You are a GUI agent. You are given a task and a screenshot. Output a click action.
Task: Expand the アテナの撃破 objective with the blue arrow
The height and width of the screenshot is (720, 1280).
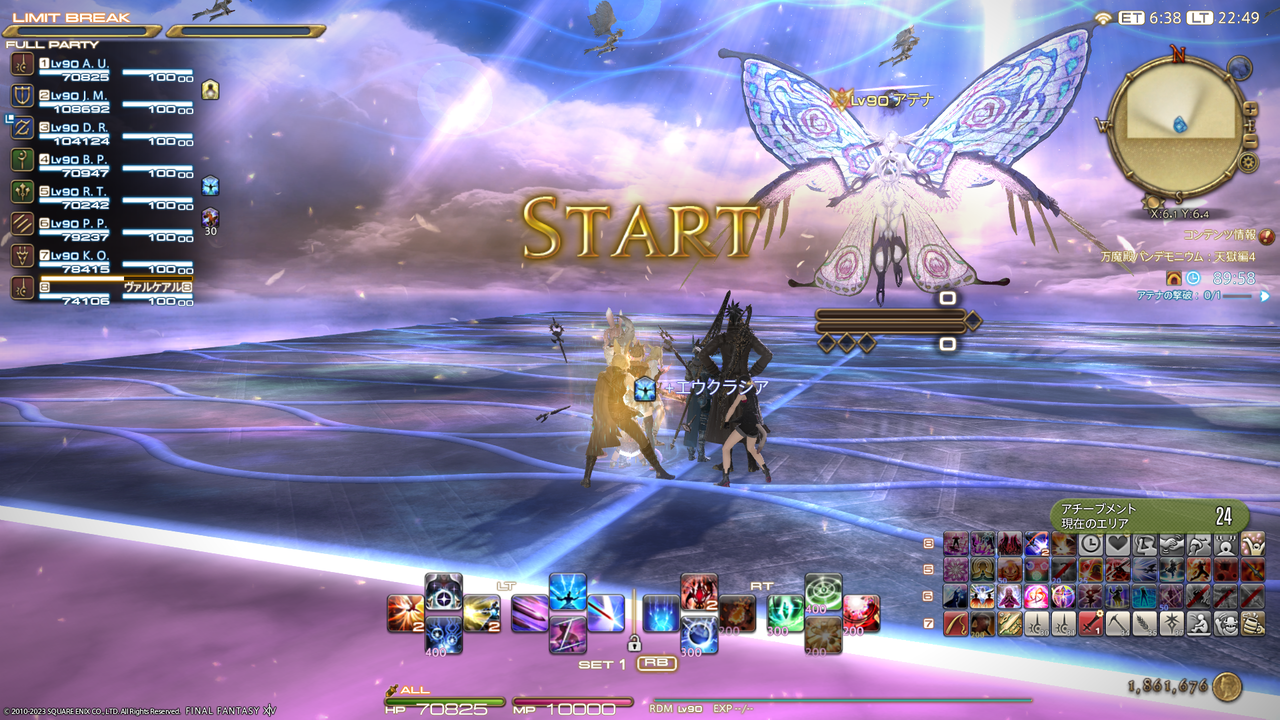[1265, 297]
